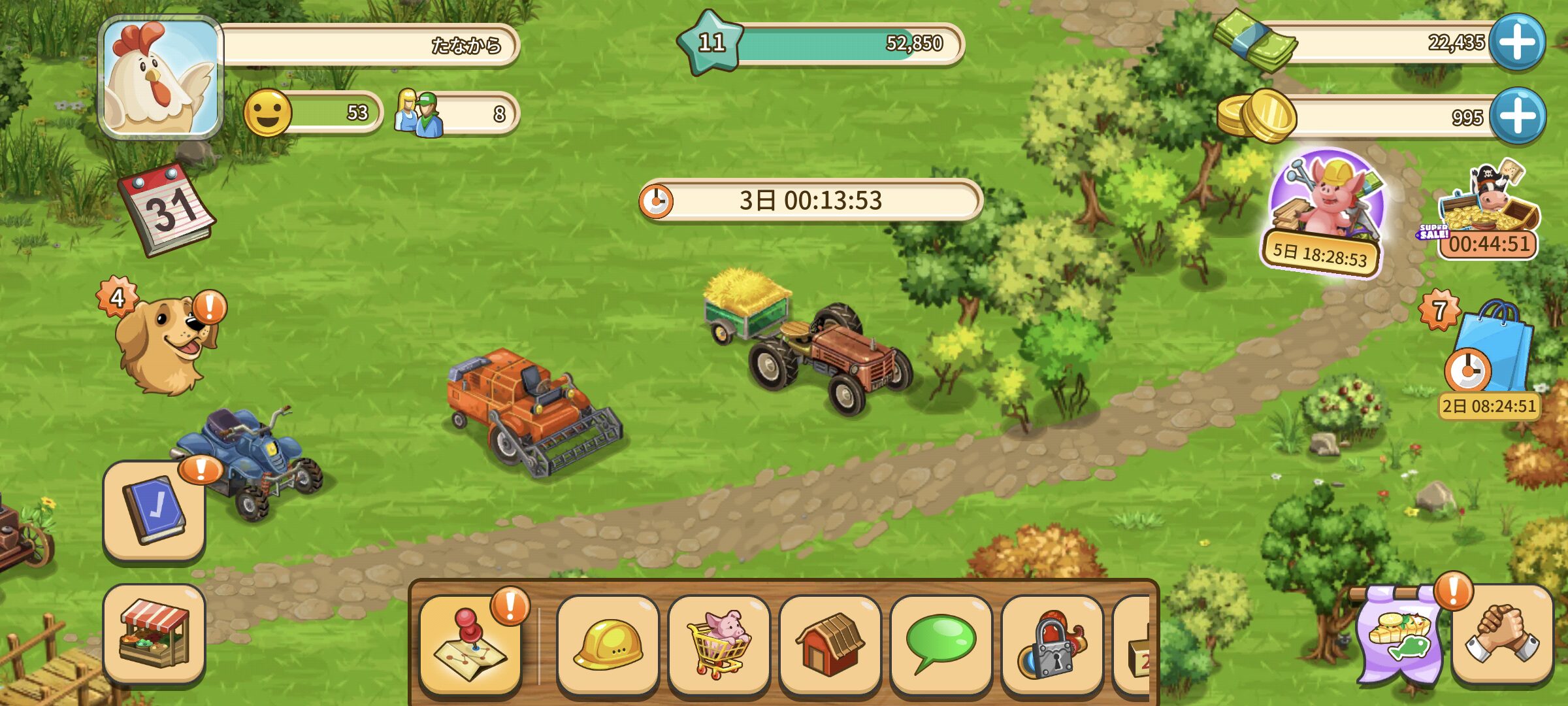Open the handshake cooperative button
This screenshot has height=706, width=1568.
pyautogui.click(x=1501, y=634)
